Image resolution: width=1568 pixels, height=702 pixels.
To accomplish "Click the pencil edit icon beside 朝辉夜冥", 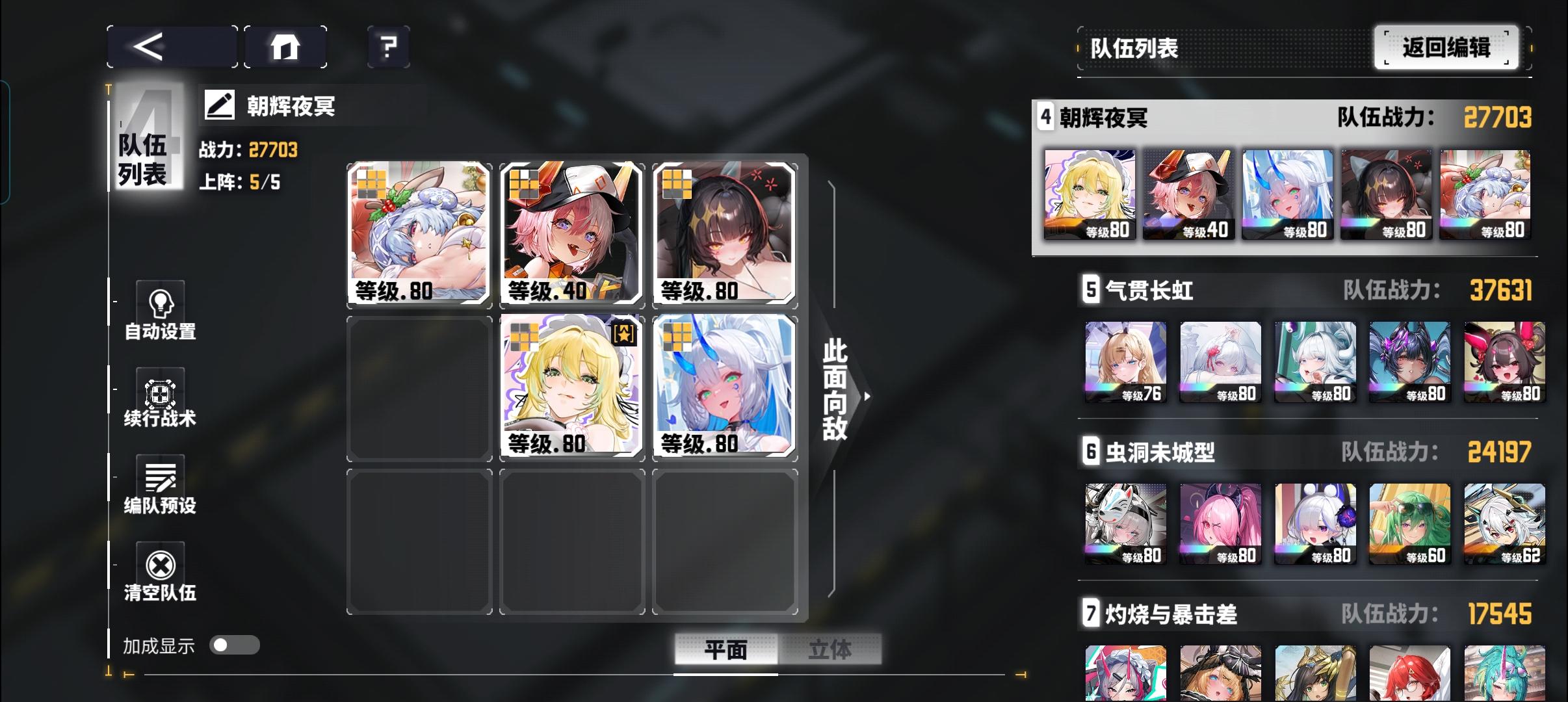I will coord(220,104).
